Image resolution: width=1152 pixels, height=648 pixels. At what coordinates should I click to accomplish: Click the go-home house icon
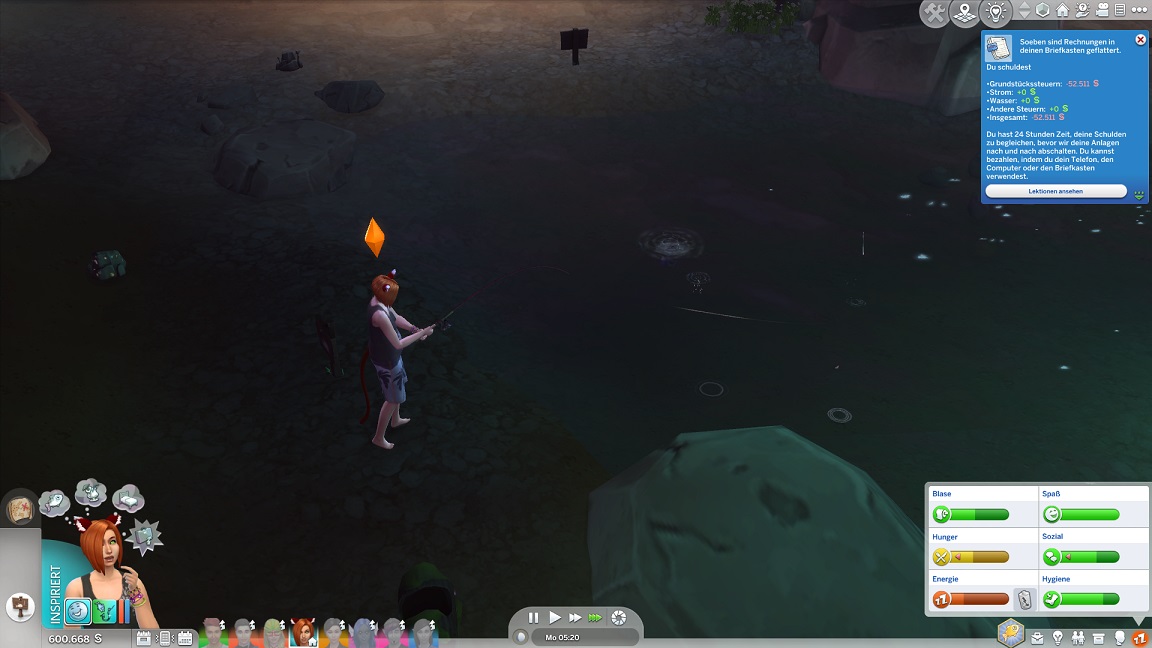1062,10
